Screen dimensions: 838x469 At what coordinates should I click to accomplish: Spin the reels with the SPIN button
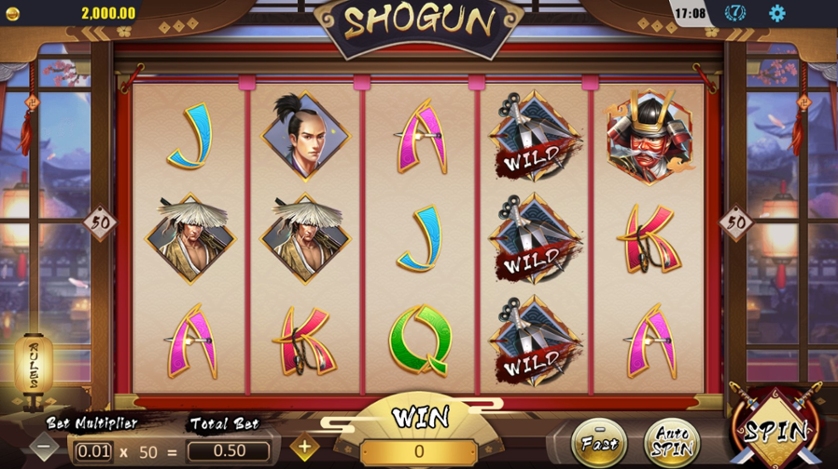coord(777,431)
